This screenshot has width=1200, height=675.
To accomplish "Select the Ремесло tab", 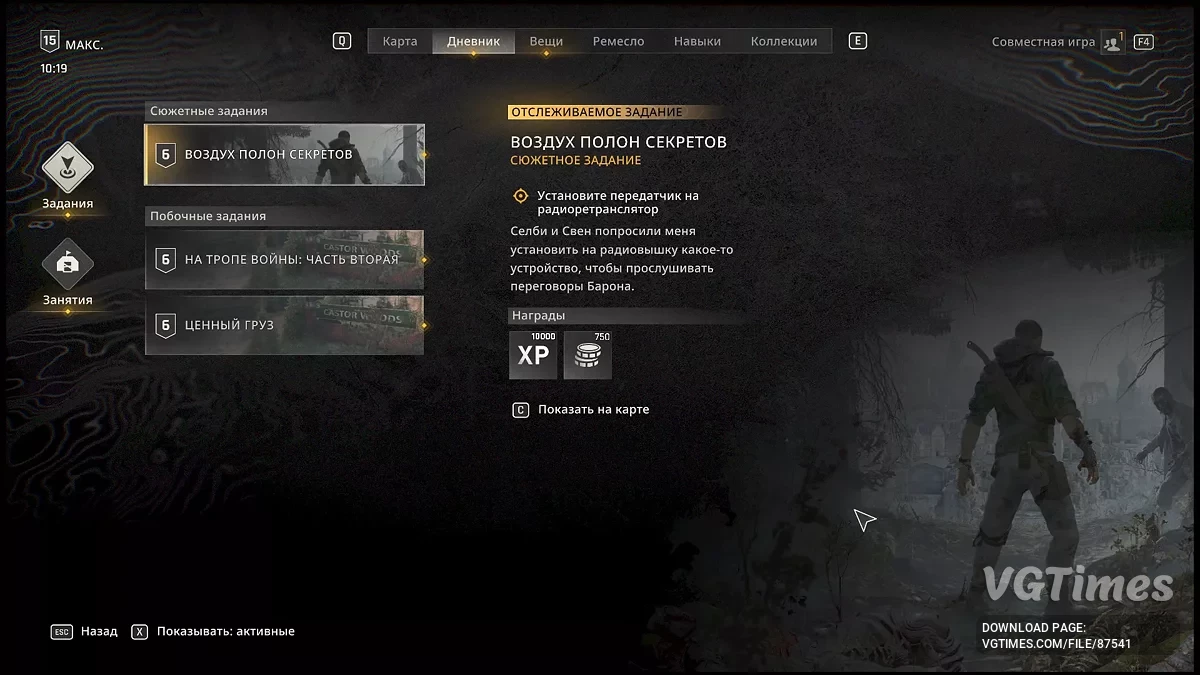I will [x=618, y=41].
